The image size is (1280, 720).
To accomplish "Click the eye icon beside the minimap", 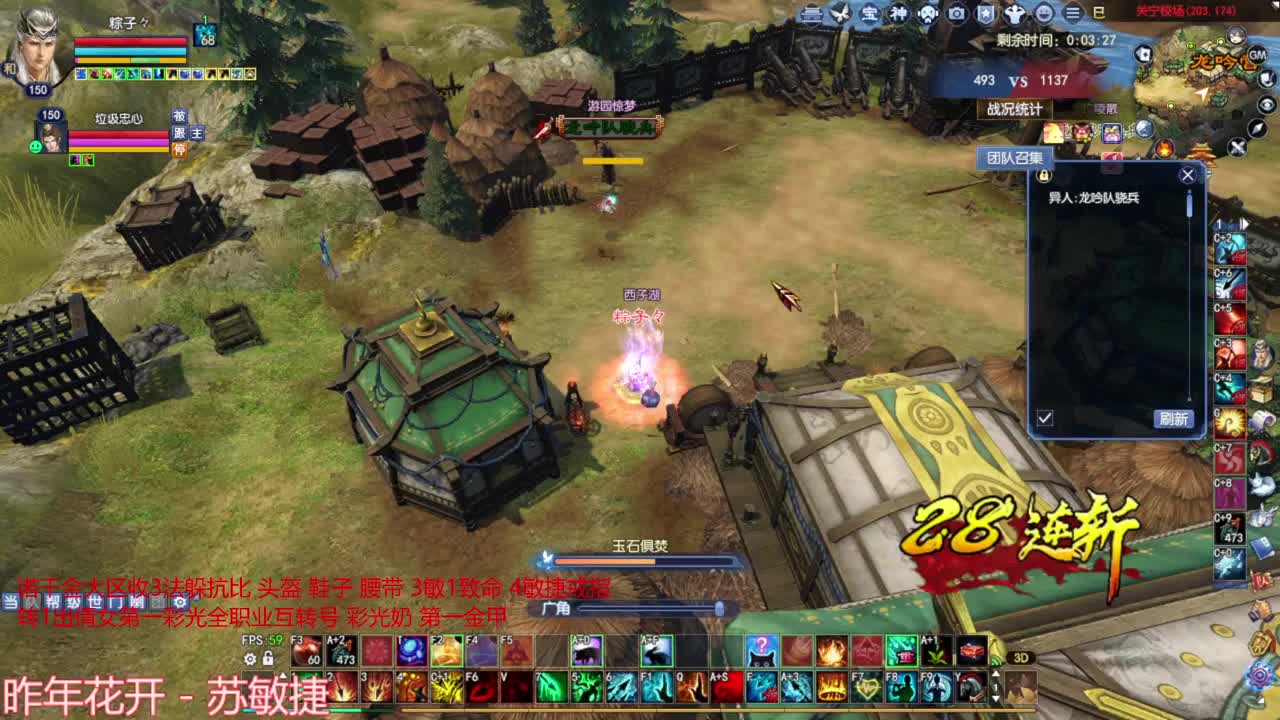I will click(1267, 103).
